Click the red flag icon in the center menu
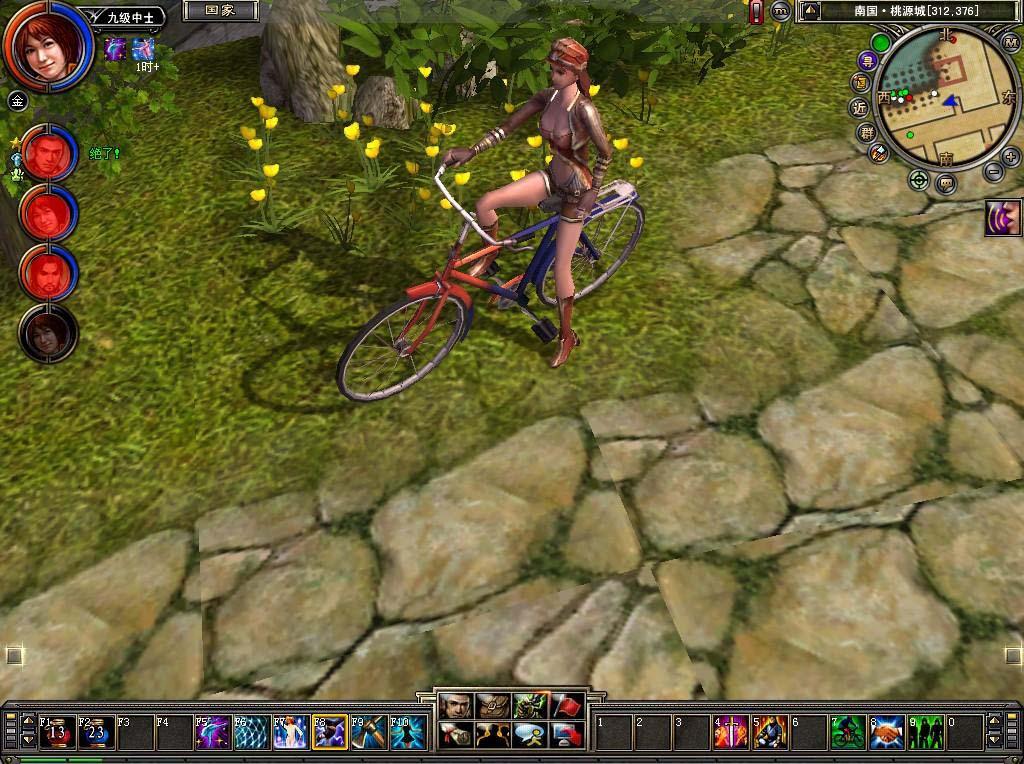This screenshot has width=1024, height=764. 567,706
